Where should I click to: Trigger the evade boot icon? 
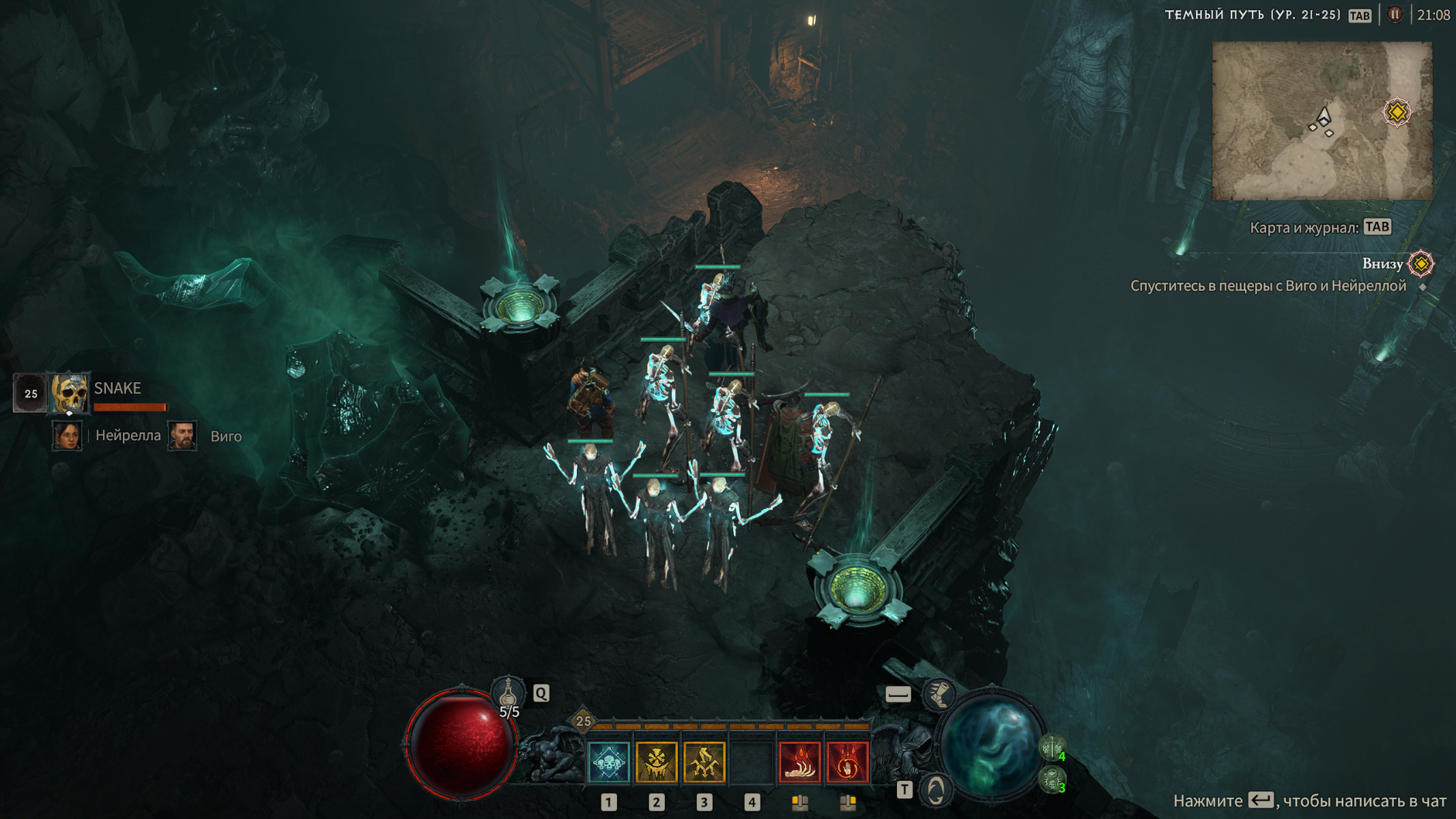pyautogui.click(x=939, y=695)
